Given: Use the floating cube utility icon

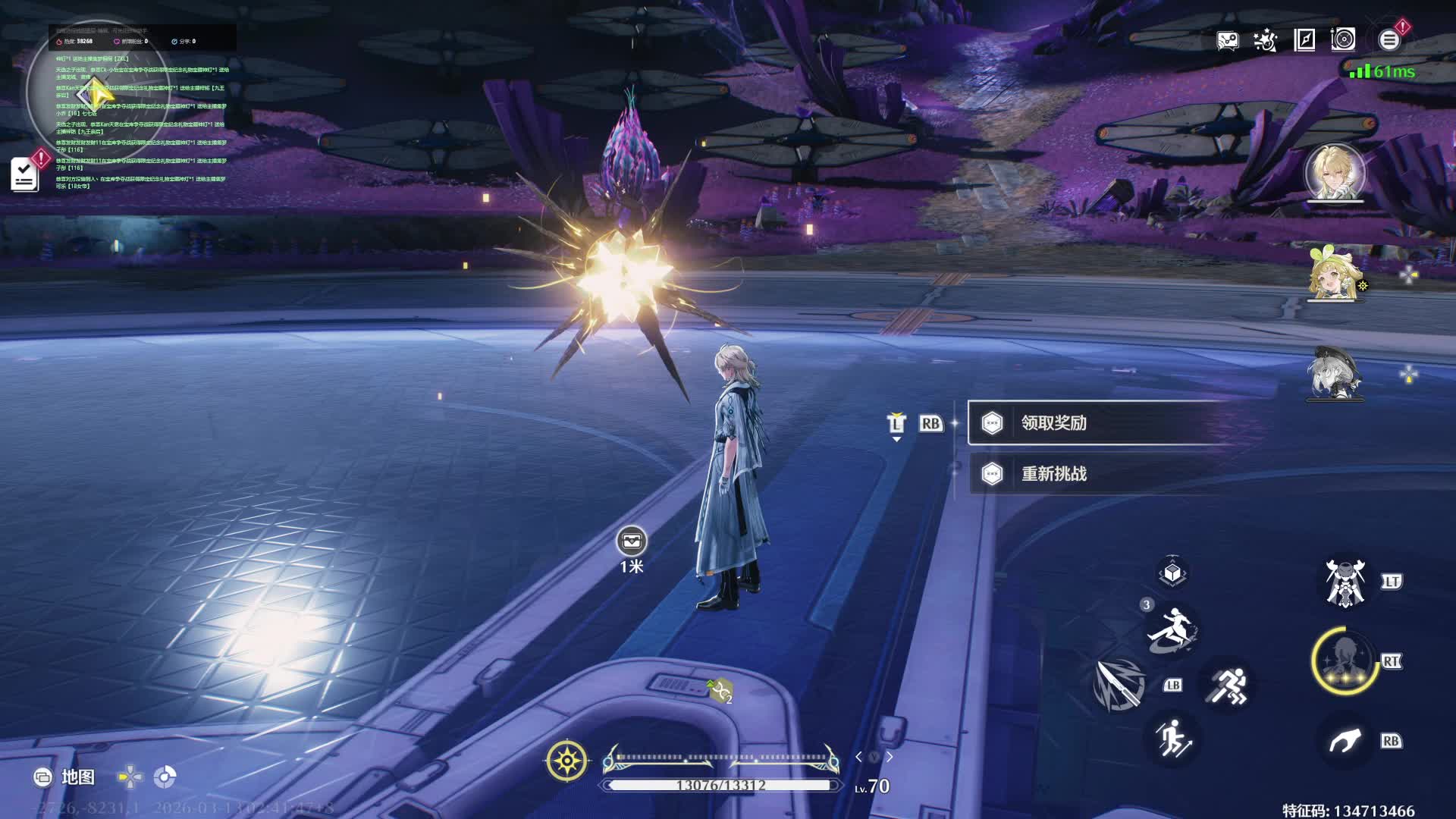Looking at the screenshot, I should [1172, 573].
